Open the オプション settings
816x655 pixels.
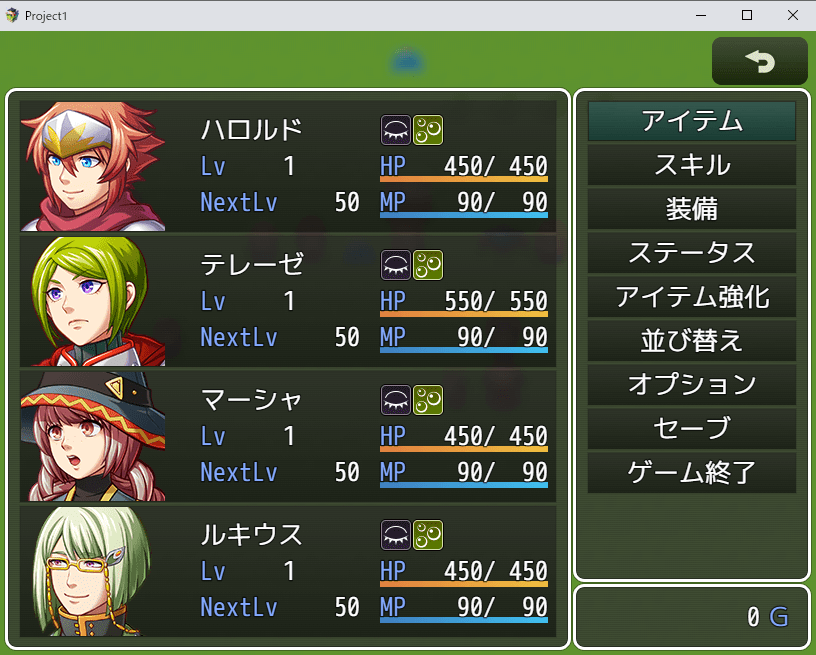691,385
